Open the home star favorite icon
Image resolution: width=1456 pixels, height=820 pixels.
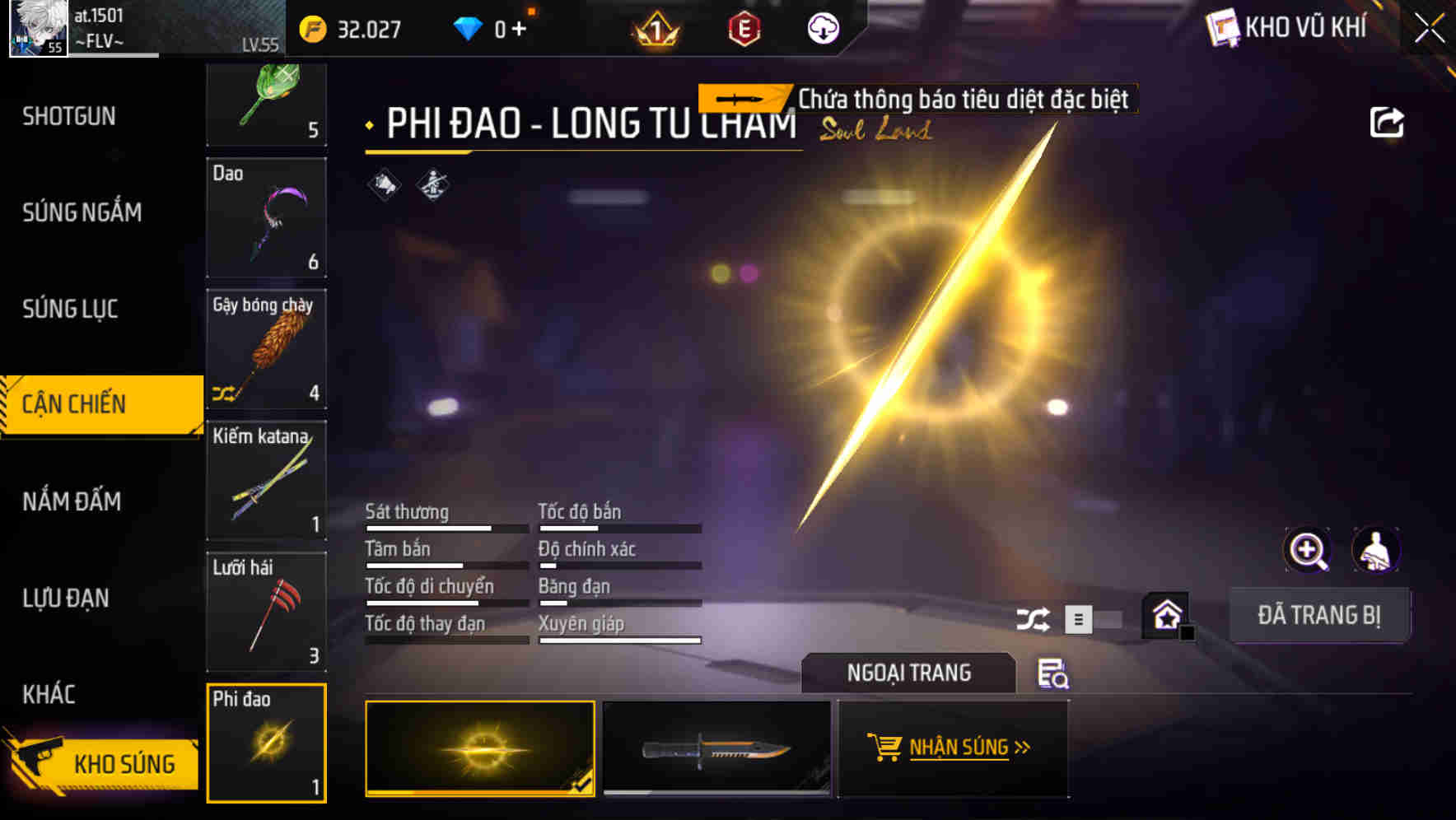pos(1165,615)
